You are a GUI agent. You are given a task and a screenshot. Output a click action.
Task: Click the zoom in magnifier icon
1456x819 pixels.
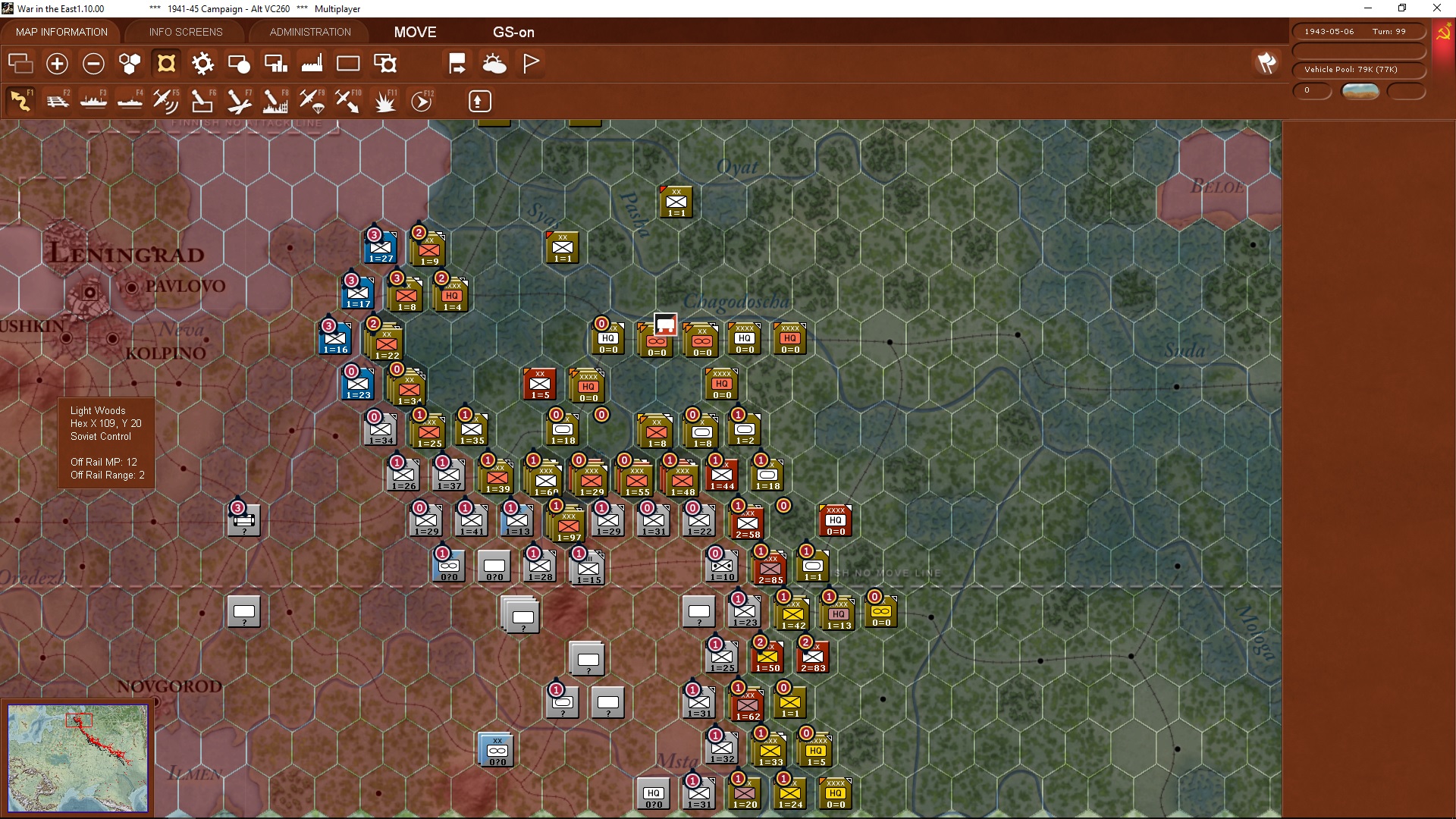57,64
